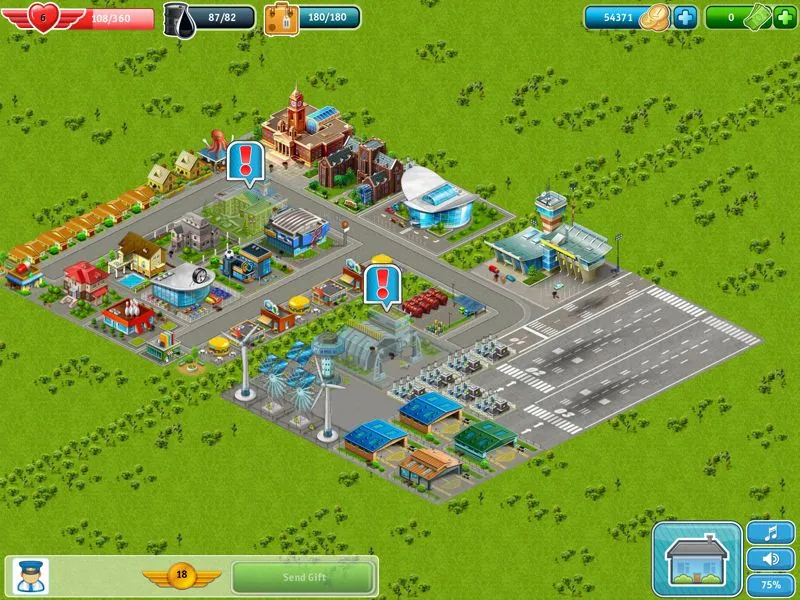This screenshot has width=800, height=600.
Task: Toggle the music note button
Action: click(770, 533)
